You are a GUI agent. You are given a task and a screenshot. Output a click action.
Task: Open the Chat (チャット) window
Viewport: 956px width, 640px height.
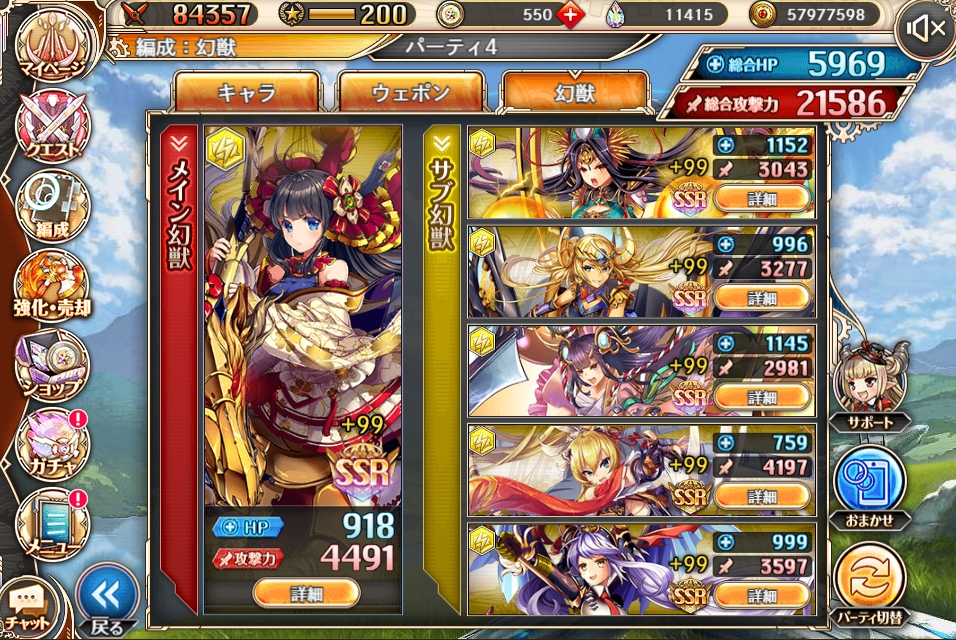tap(32, 605)
